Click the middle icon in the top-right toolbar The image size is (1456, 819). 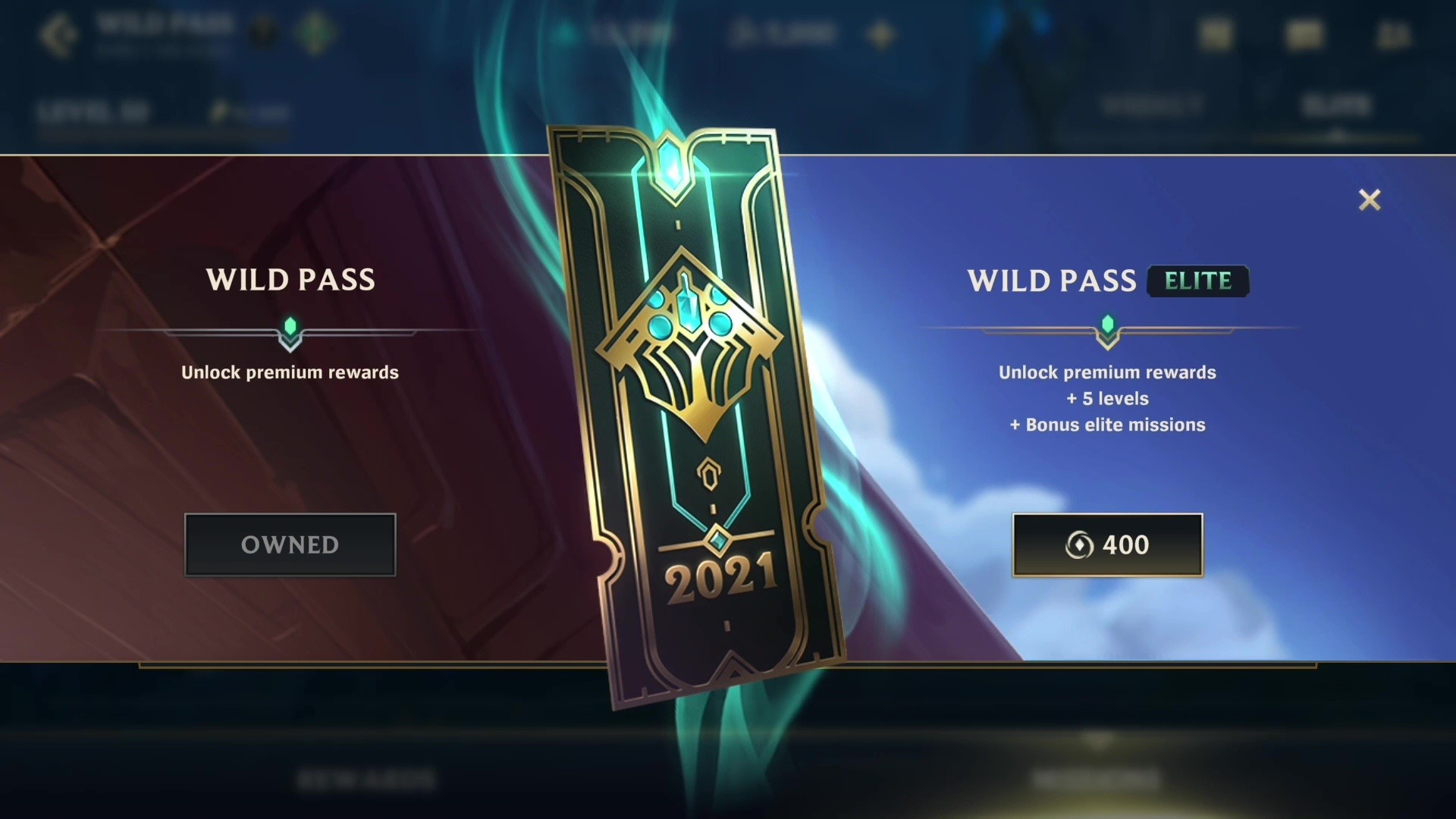[x=1306, y=34]
